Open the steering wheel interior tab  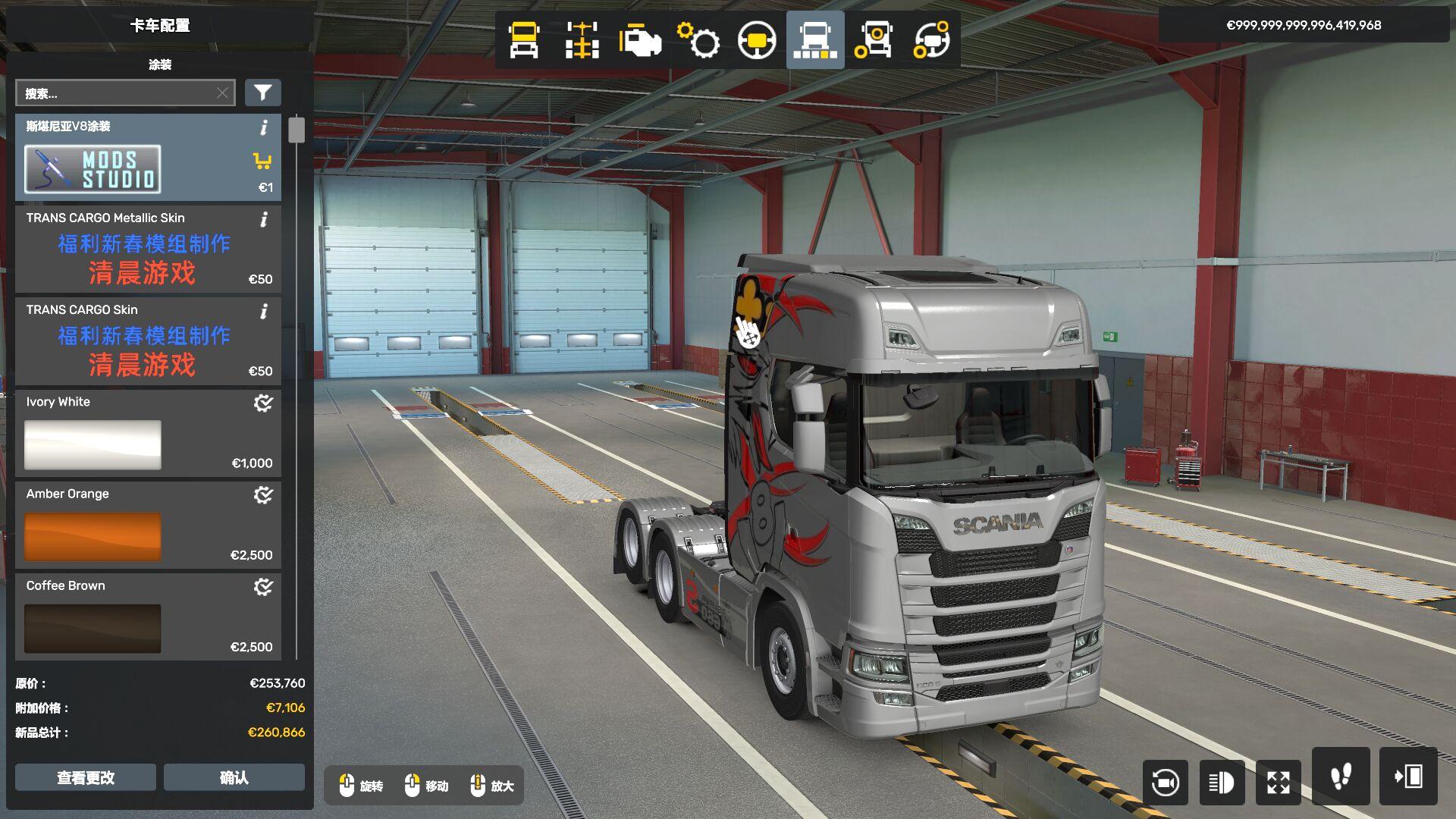(x=757, y=40)
